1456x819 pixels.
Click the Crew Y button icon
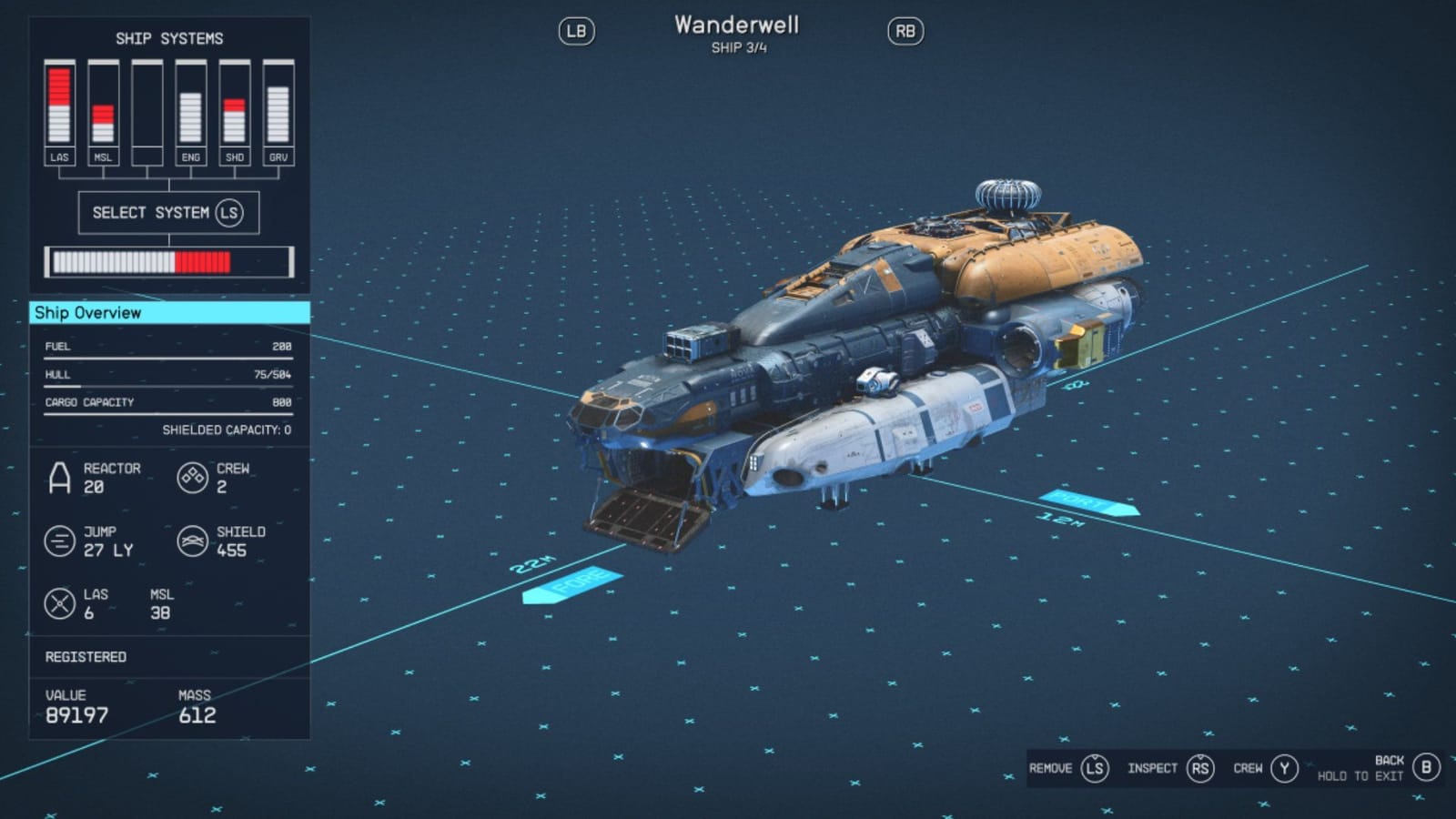[x=1284, y=768]
